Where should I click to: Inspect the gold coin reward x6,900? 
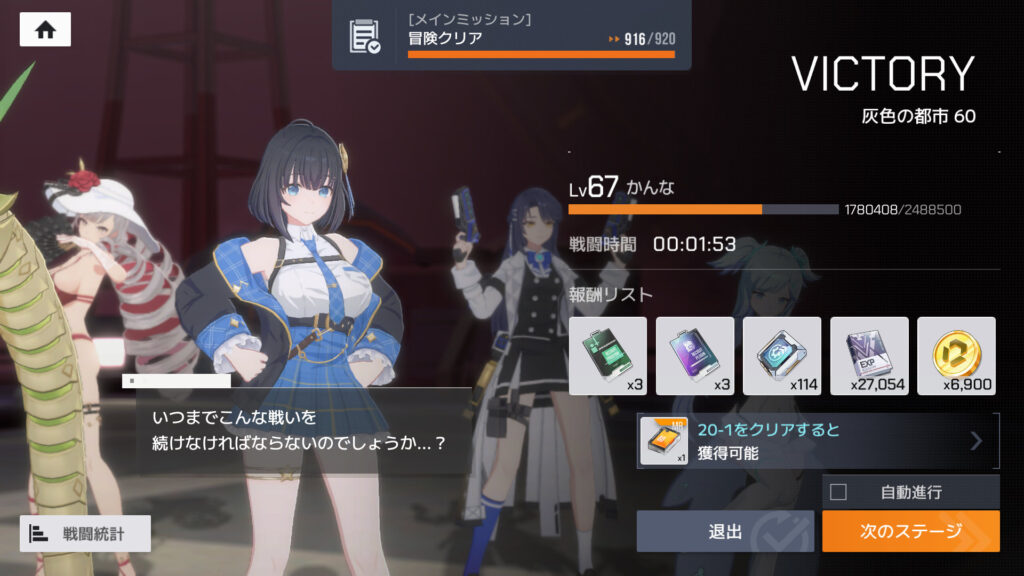click(956, 355)
